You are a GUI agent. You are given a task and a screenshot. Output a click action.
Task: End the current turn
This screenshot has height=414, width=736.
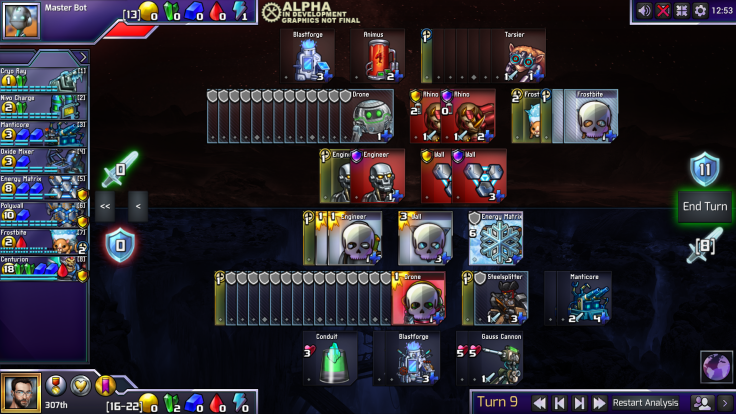coord(704,207)
